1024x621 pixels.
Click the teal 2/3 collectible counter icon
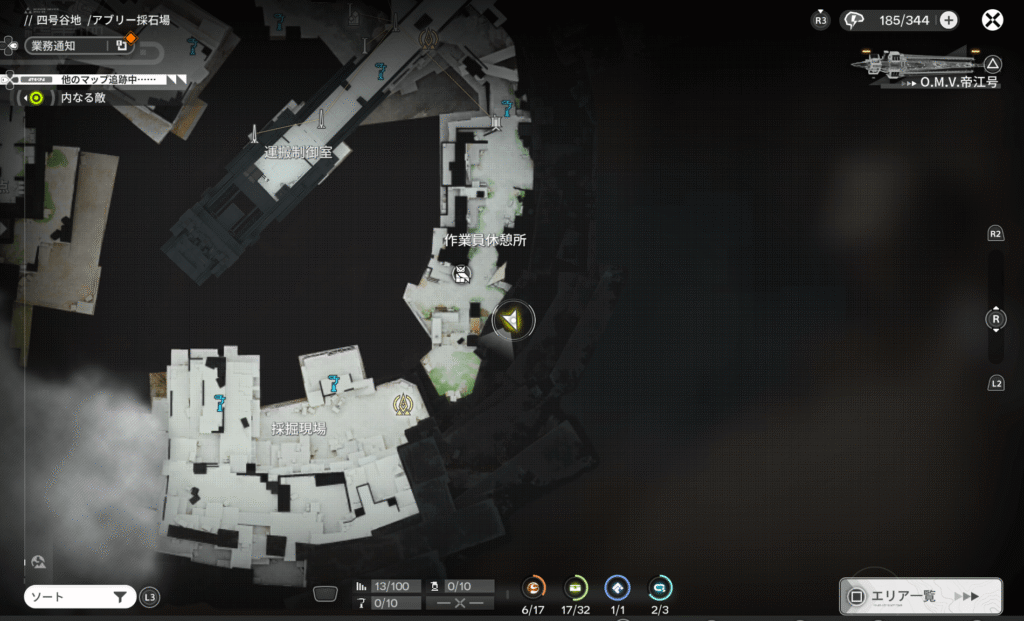pyautogui.click(x=660, y=588)
